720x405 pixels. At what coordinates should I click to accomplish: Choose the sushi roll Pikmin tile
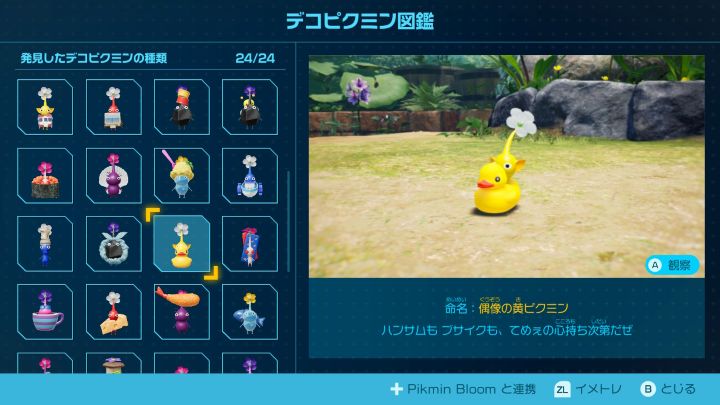pos(45,176)
